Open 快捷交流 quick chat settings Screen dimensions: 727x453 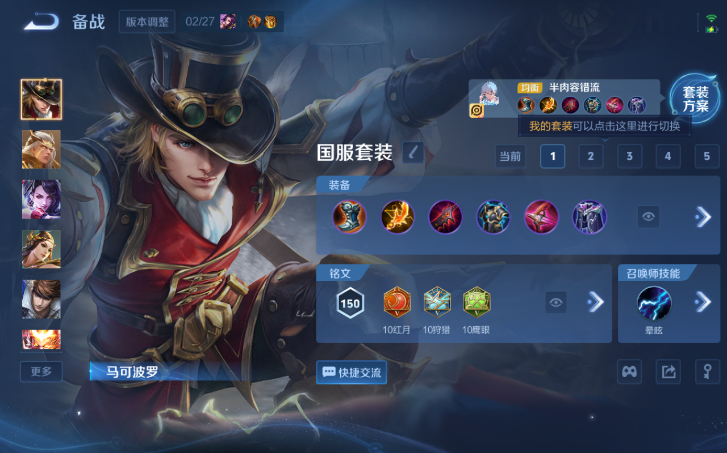(x=351, y=372)
